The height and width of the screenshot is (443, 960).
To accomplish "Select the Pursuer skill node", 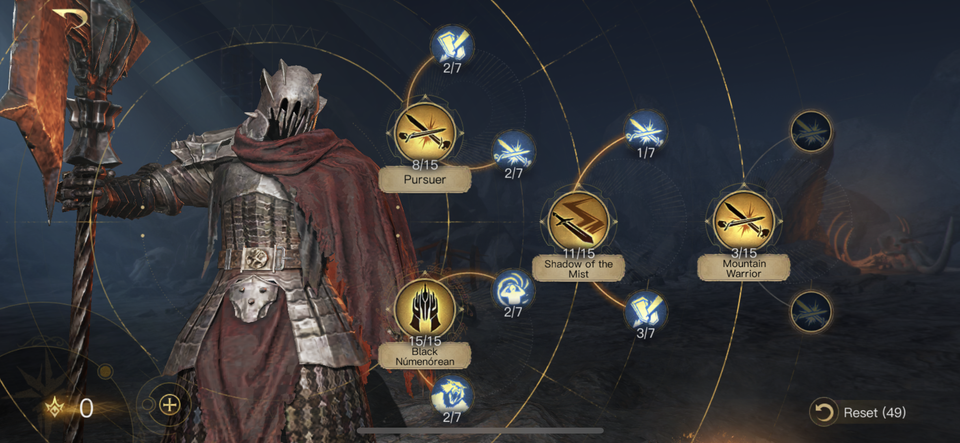I will (424, 131).
